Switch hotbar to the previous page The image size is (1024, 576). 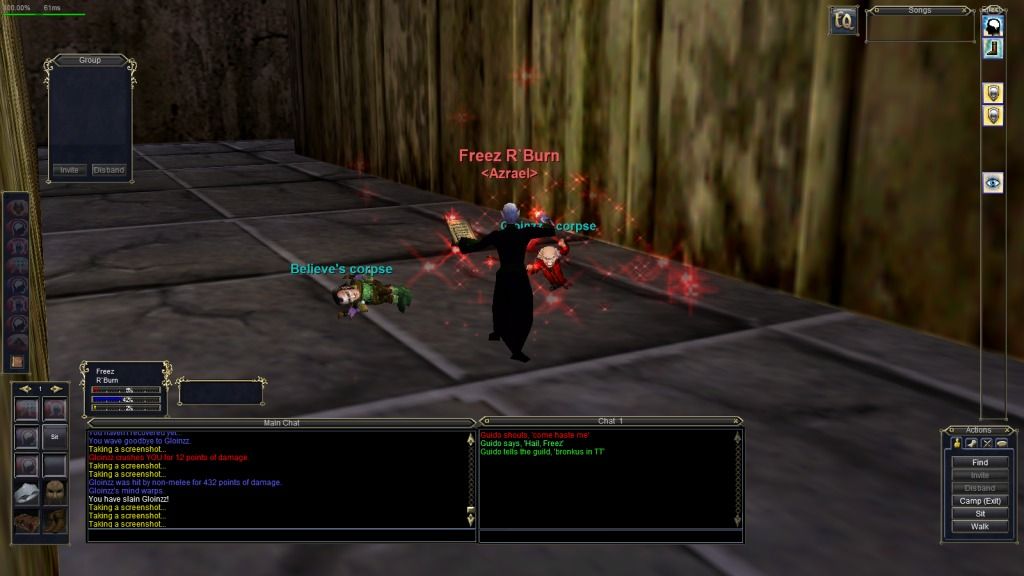(25, 388)
